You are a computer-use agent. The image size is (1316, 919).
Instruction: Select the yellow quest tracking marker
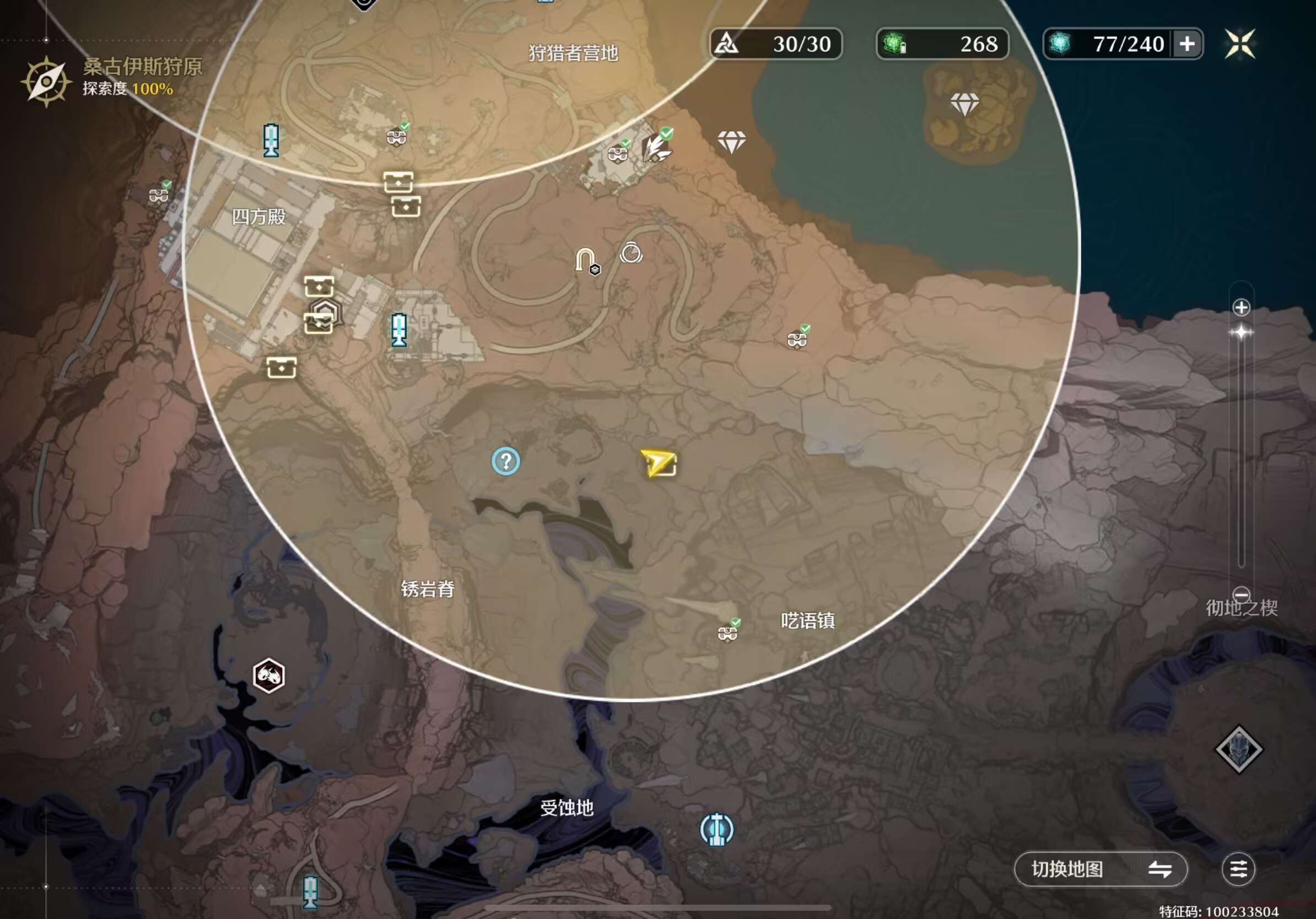[659, 463]
